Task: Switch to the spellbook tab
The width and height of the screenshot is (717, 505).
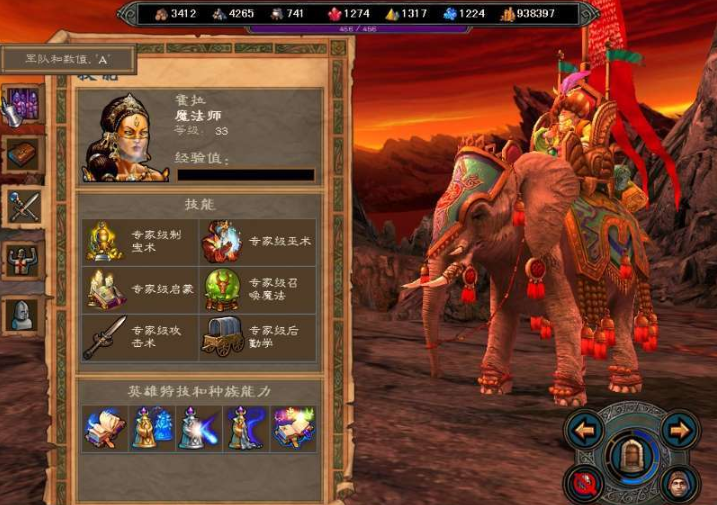Action: [x=22, y=154]
